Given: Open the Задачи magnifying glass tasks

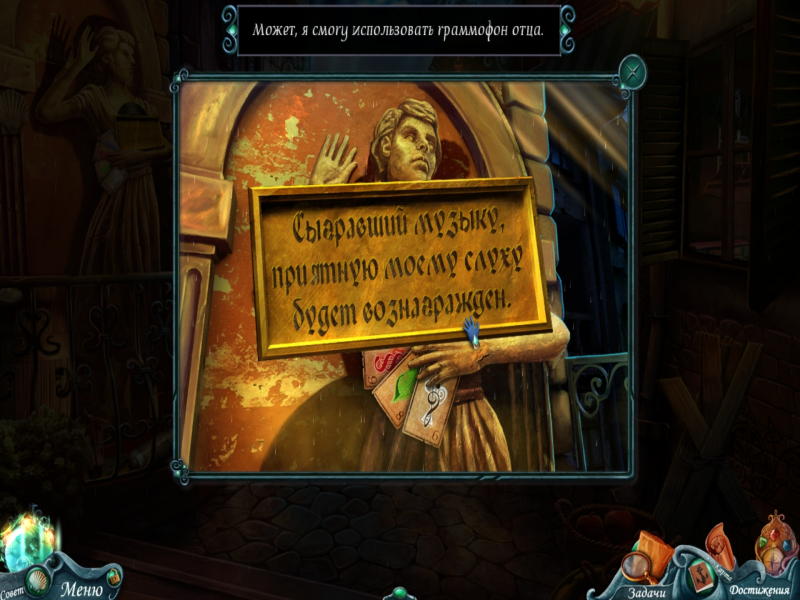Looking at the screenshot, I should 642,566.
